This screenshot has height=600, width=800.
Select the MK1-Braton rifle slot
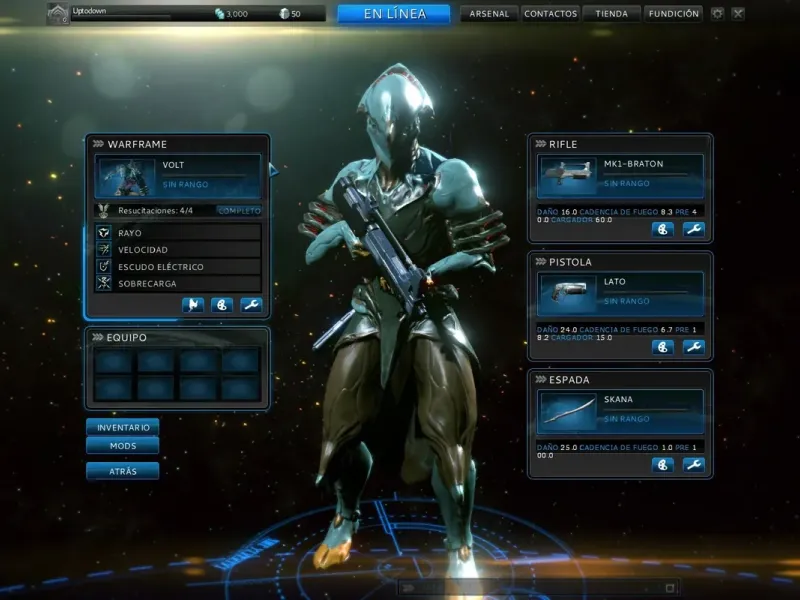[621, 174]
